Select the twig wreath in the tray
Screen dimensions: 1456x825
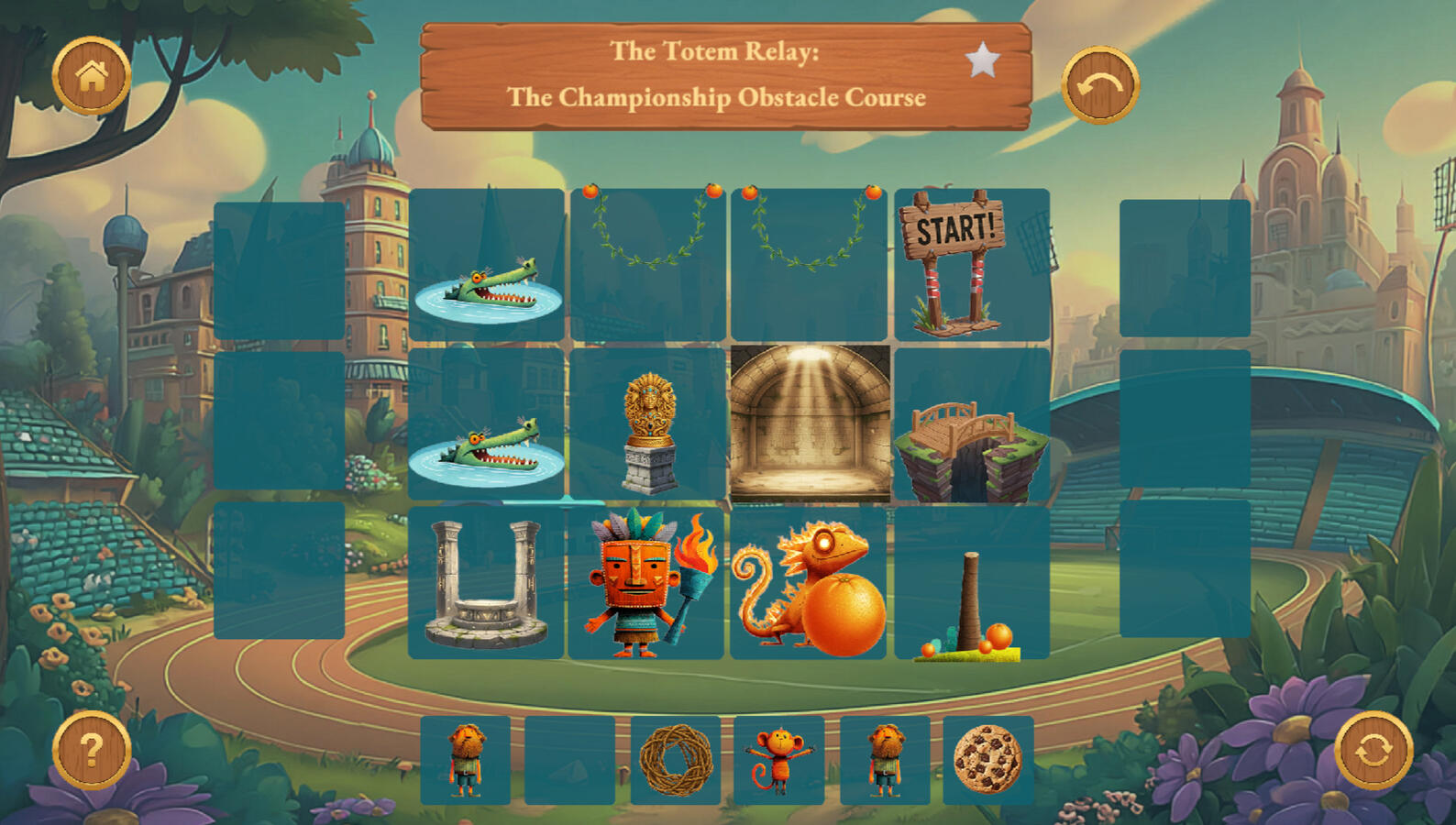pos(676,760)
